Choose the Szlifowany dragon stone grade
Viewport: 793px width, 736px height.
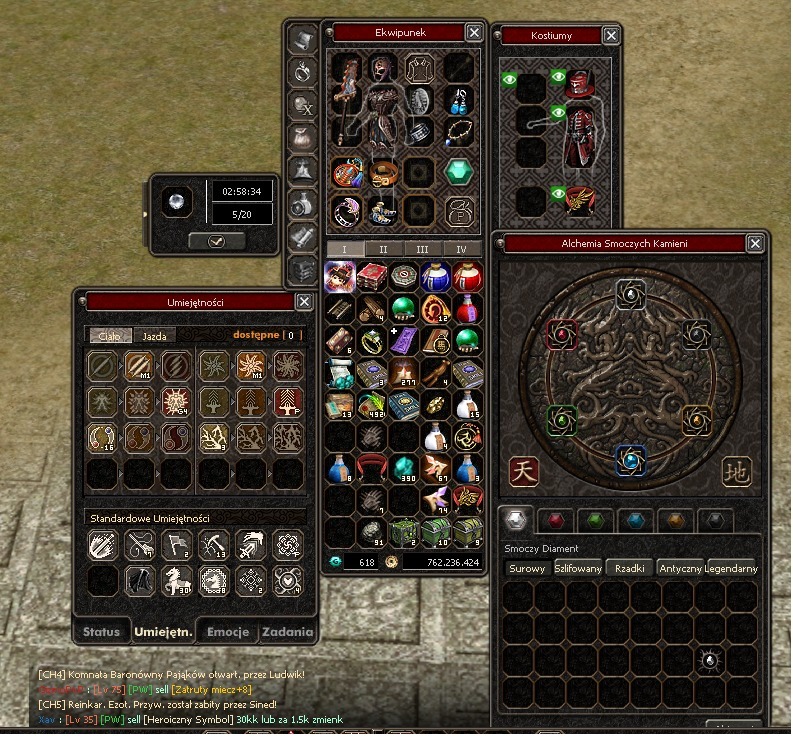click(578, 568)
